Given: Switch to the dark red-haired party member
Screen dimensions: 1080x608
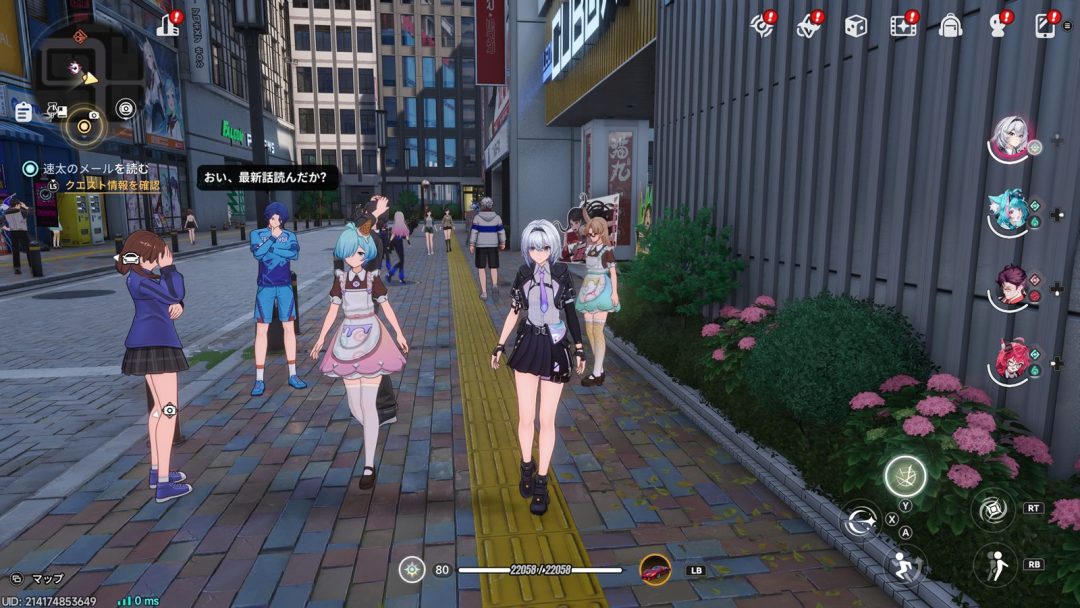Looking at the screenshot, I should click(x=1010, y=287).
